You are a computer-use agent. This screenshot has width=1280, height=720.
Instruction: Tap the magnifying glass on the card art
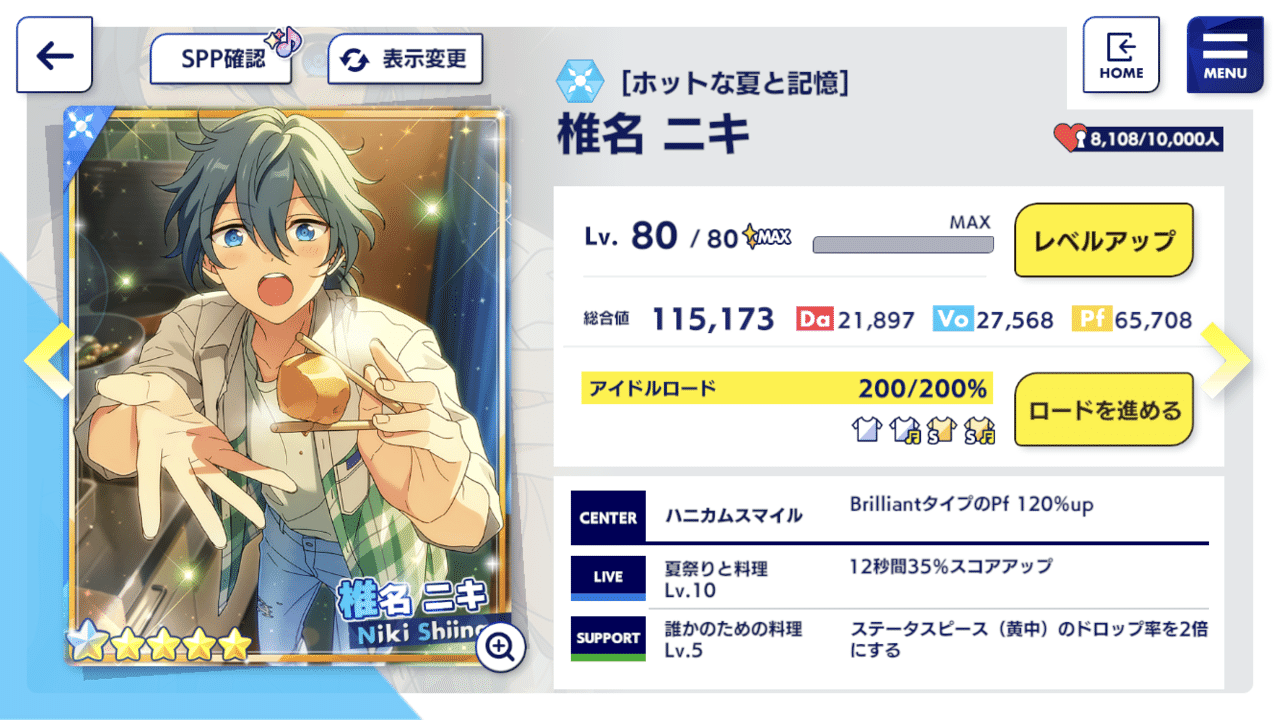pyautogui.click(x=501, y=648)
